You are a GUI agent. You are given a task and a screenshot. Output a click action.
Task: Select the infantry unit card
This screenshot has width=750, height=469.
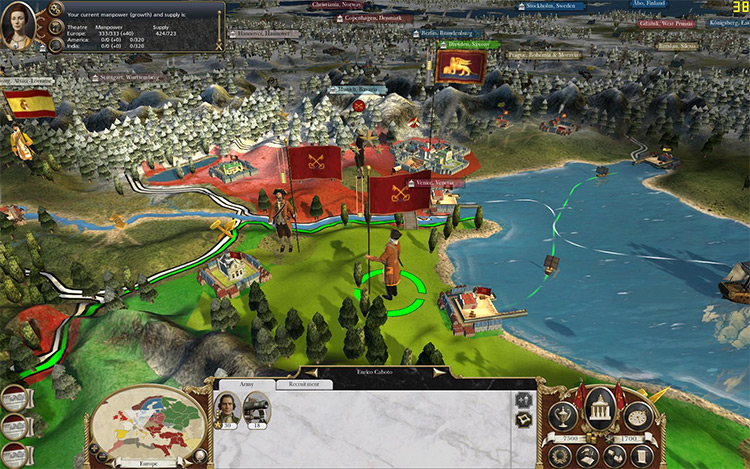257,407
